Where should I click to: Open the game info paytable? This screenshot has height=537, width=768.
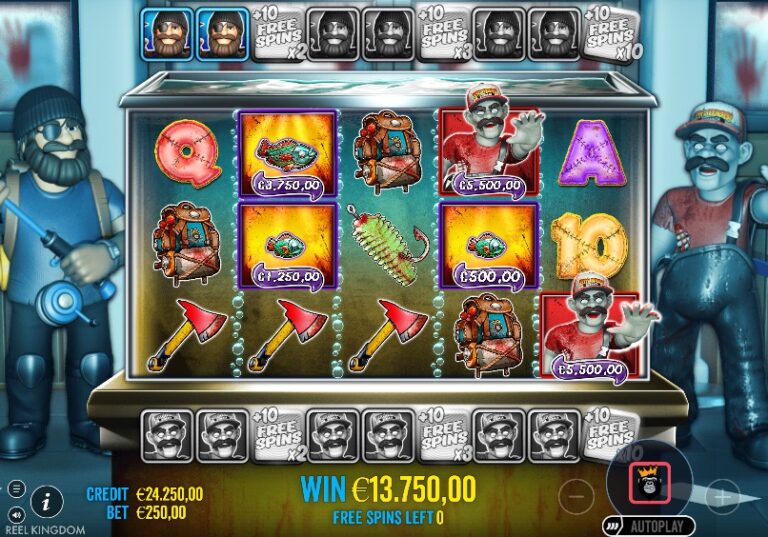(46, 500)
